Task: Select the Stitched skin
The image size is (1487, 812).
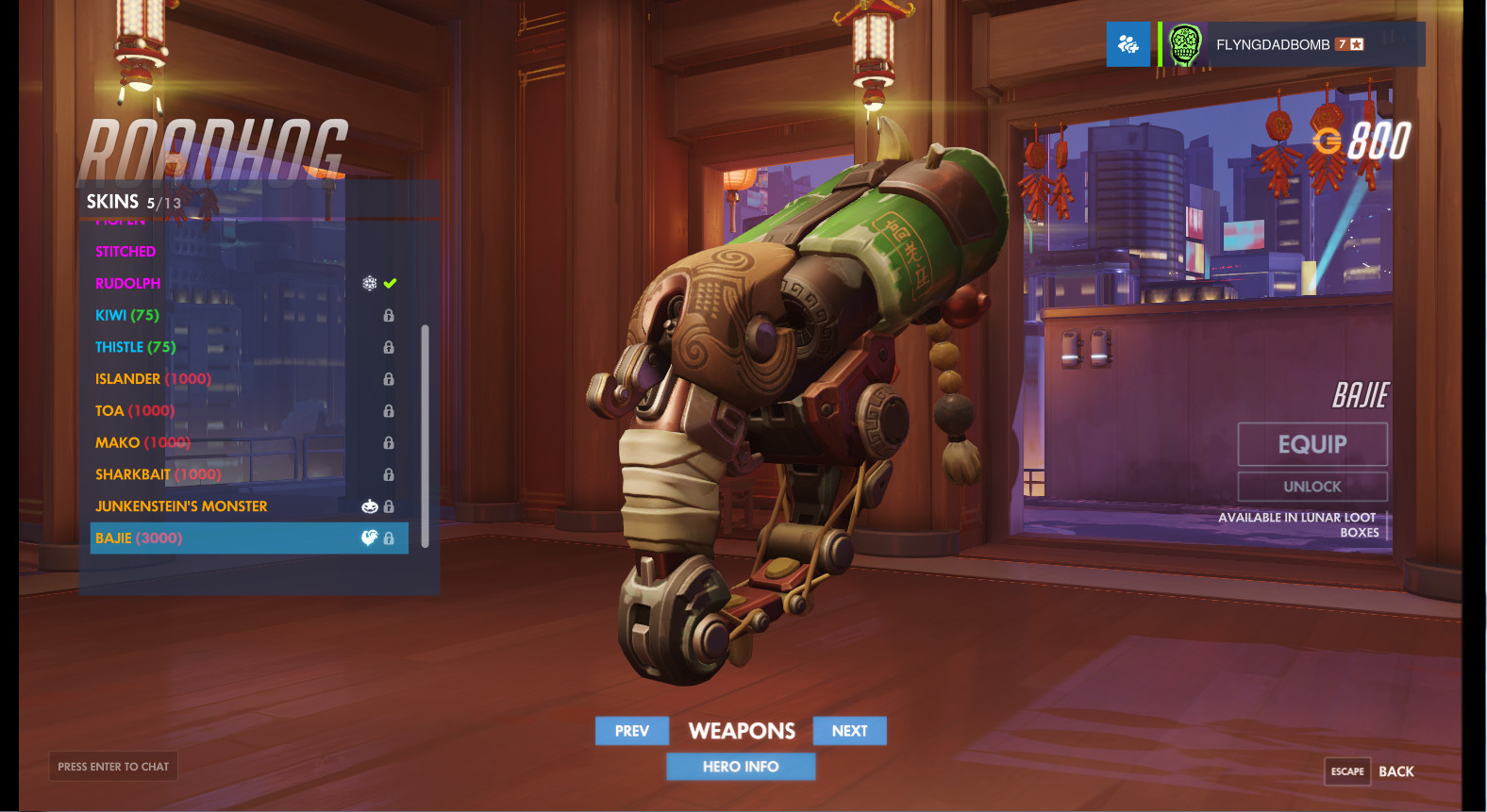Action: click(125, 252)
